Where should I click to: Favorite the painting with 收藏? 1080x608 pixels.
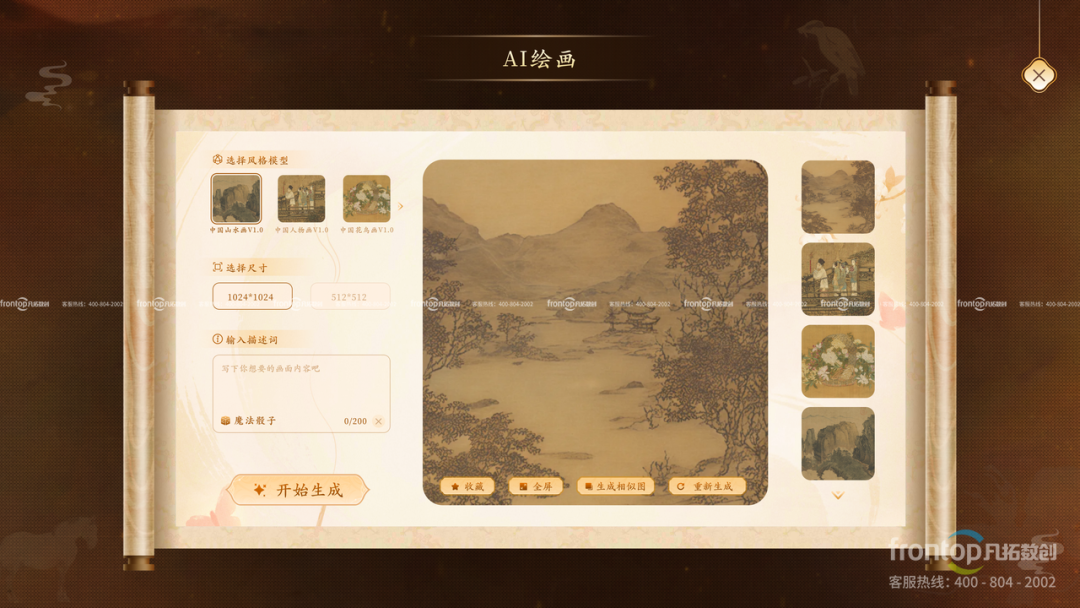(467, 487)
